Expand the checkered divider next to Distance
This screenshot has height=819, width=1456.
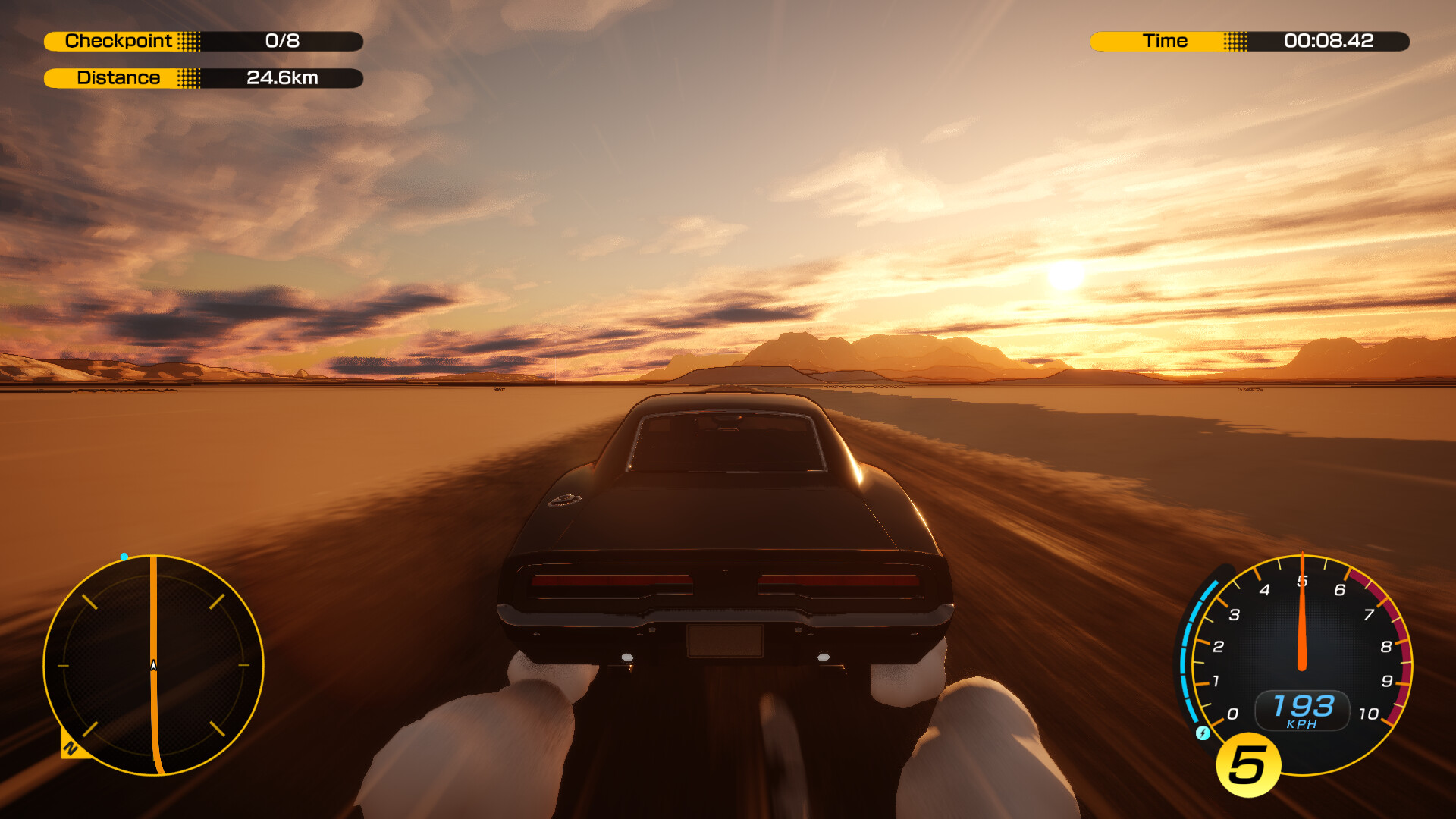(190, 77)
